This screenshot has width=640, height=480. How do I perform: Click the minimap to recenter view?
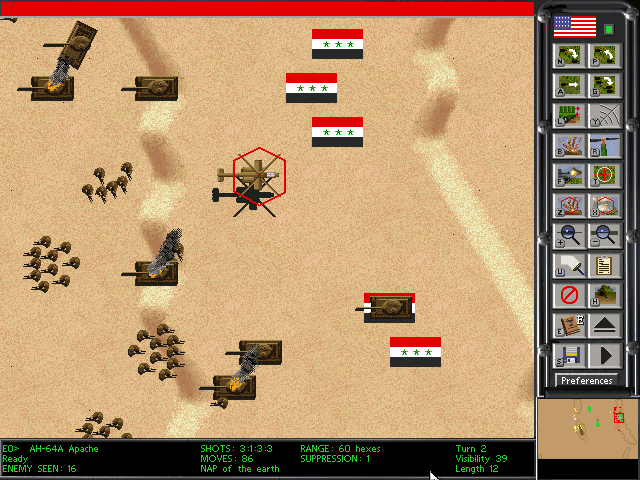coord(587,438)
